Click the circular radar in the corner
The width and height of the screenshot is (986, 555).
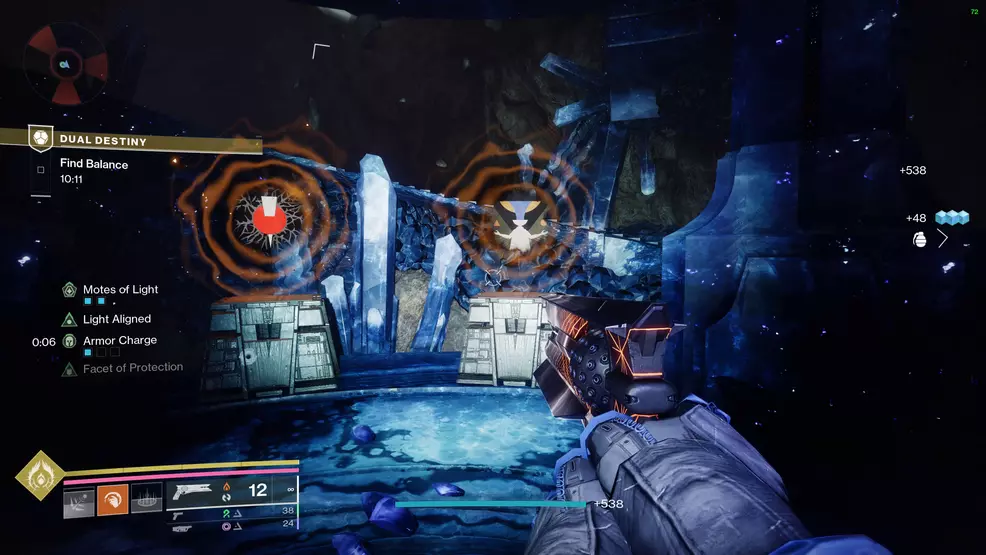click(x=66, y=64)
